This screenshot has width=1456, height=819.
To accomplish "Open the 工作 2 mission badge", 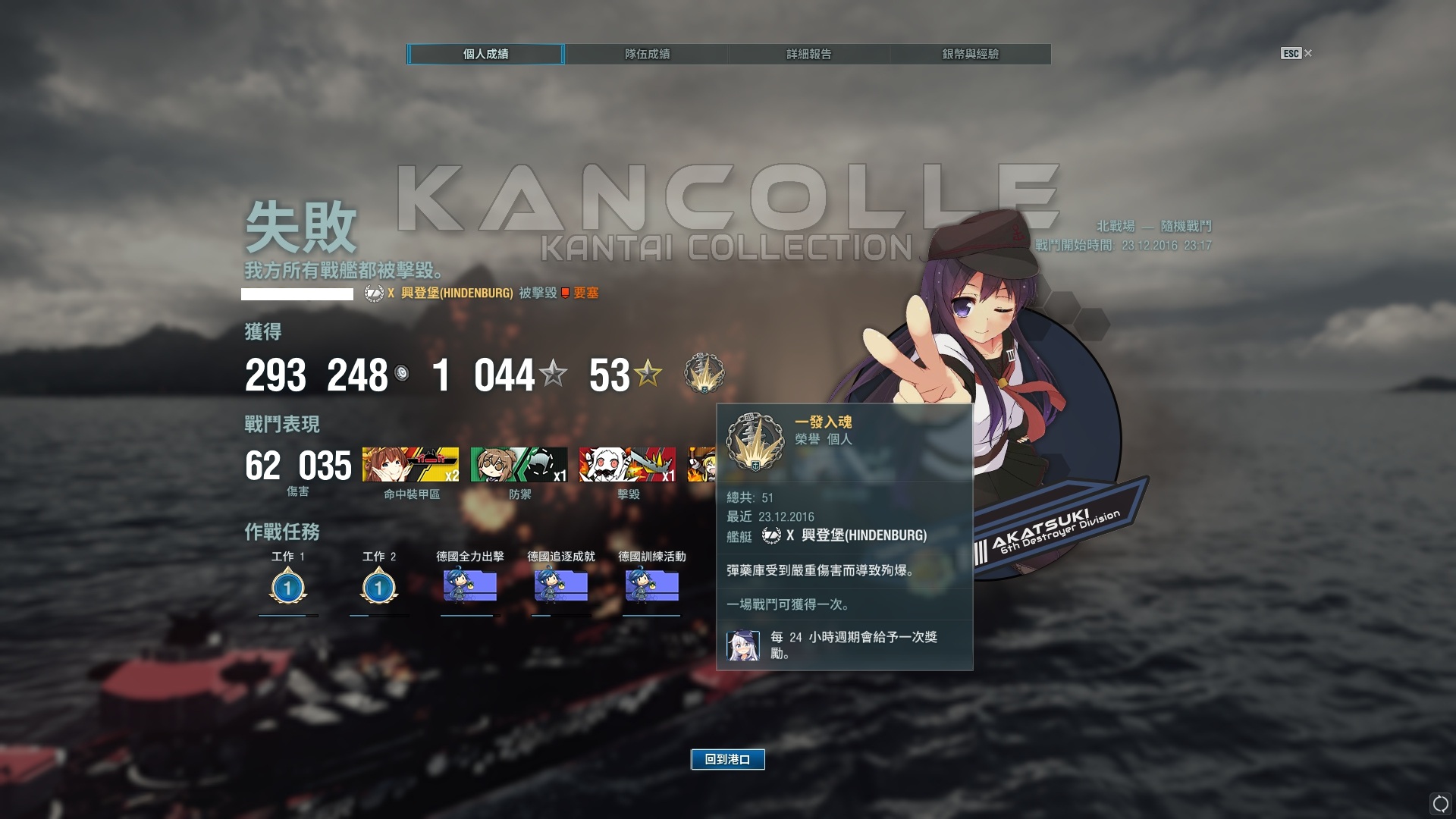I will [x=378, y=588].
